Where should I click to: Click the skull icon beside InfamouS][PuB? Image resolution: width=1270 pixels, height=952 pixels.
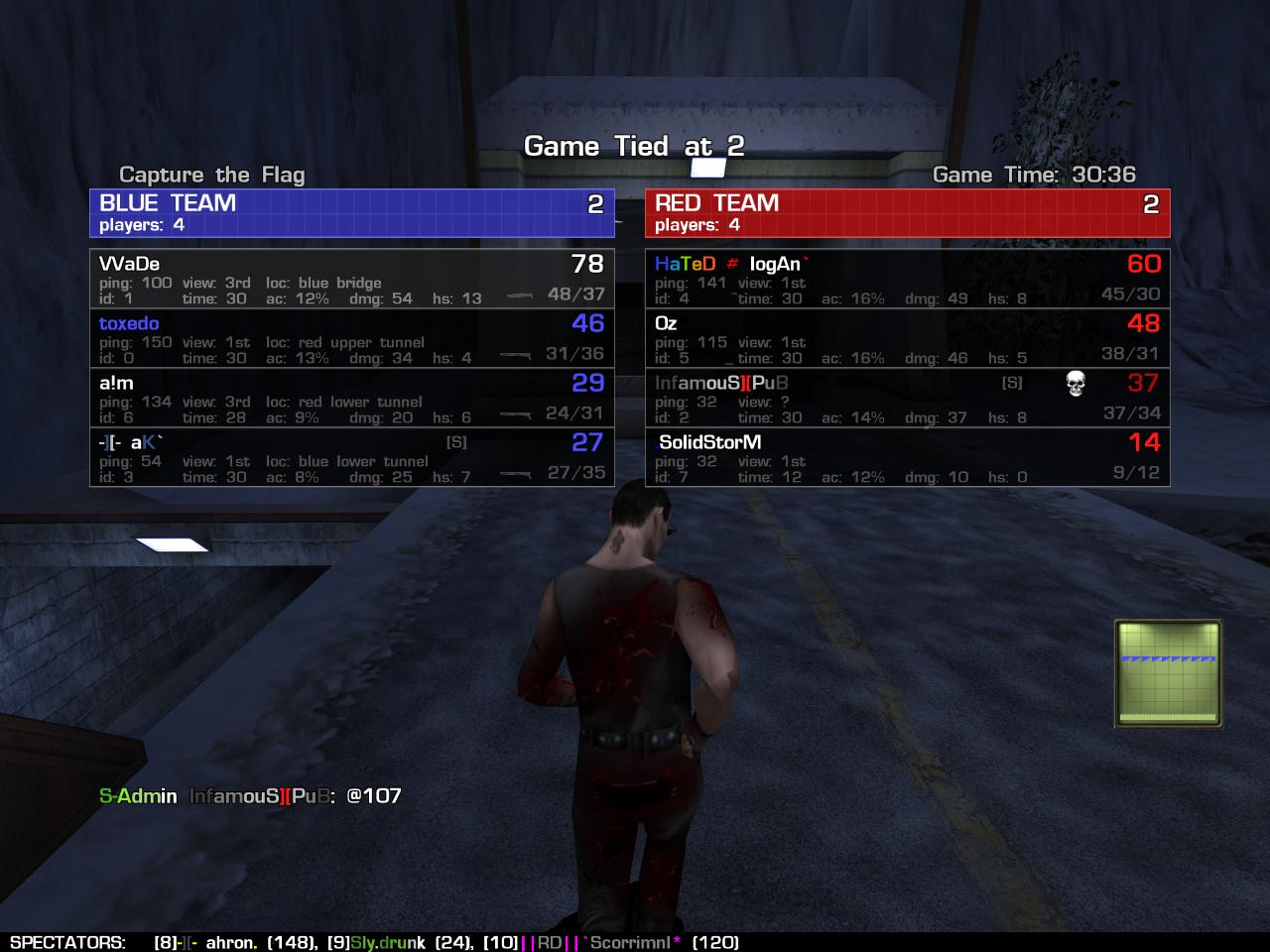(1075, 384)
